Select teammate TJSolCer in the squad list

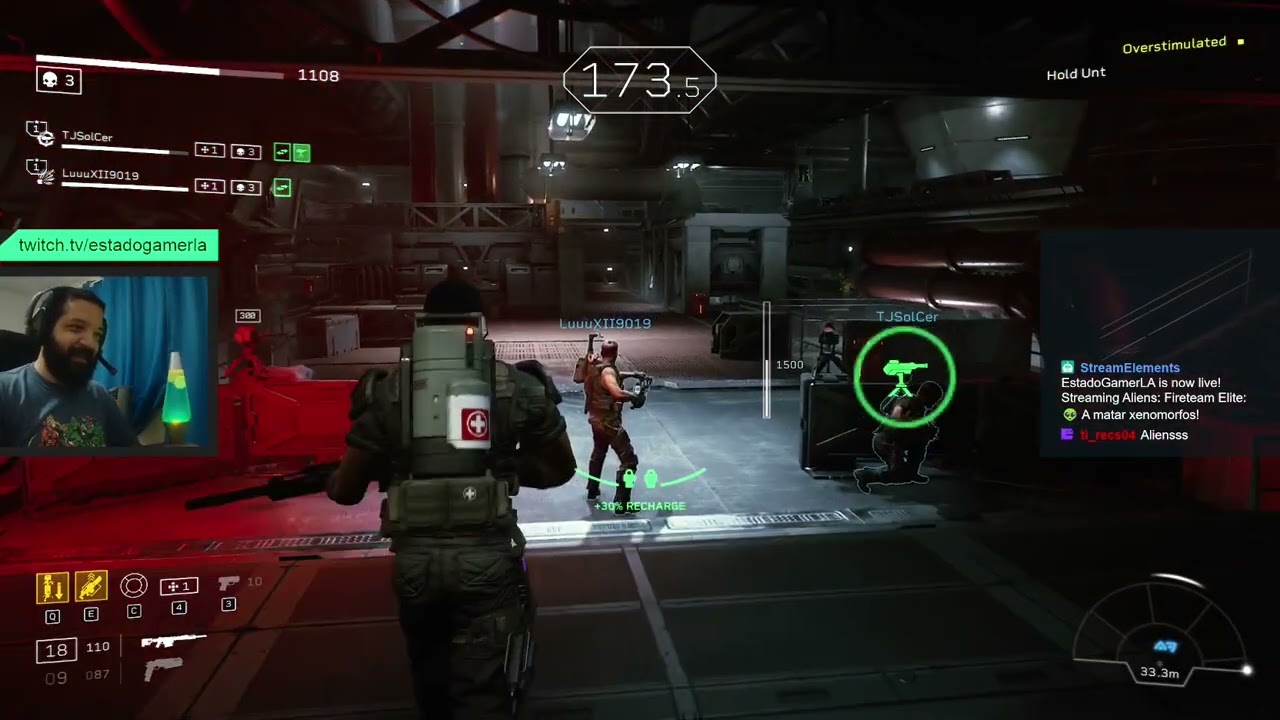coord(87,137)
